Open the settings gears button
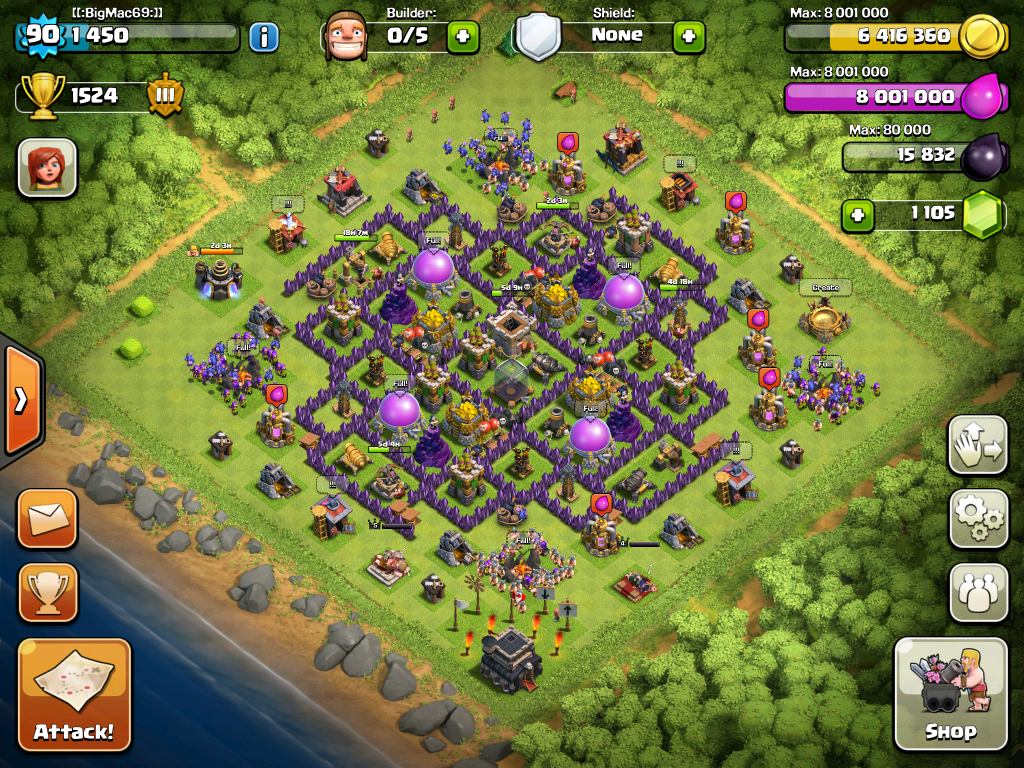The image size is (1024, 768). click(x=978, y=518)
